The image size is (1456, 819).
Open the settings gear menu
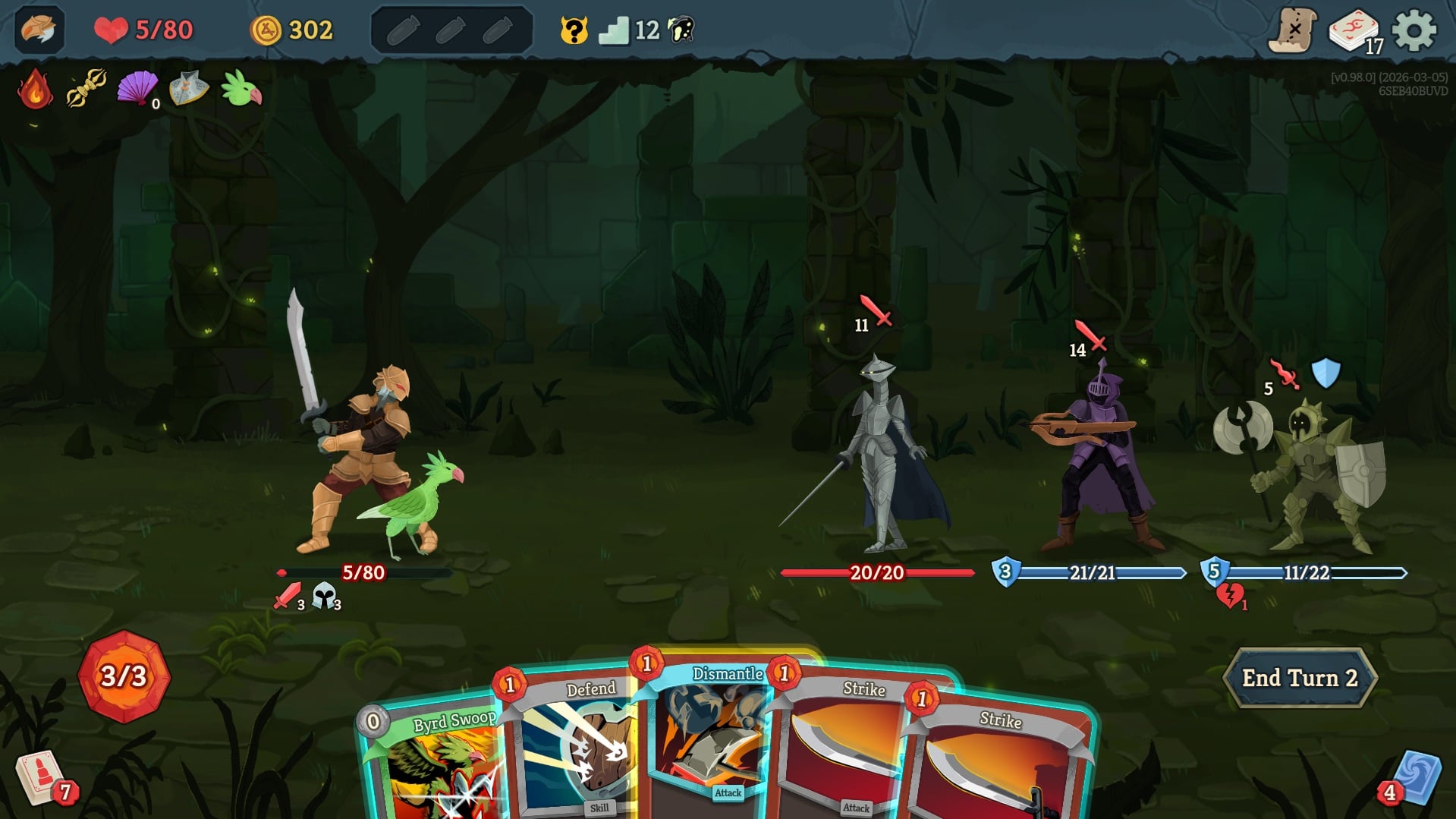1414,30
